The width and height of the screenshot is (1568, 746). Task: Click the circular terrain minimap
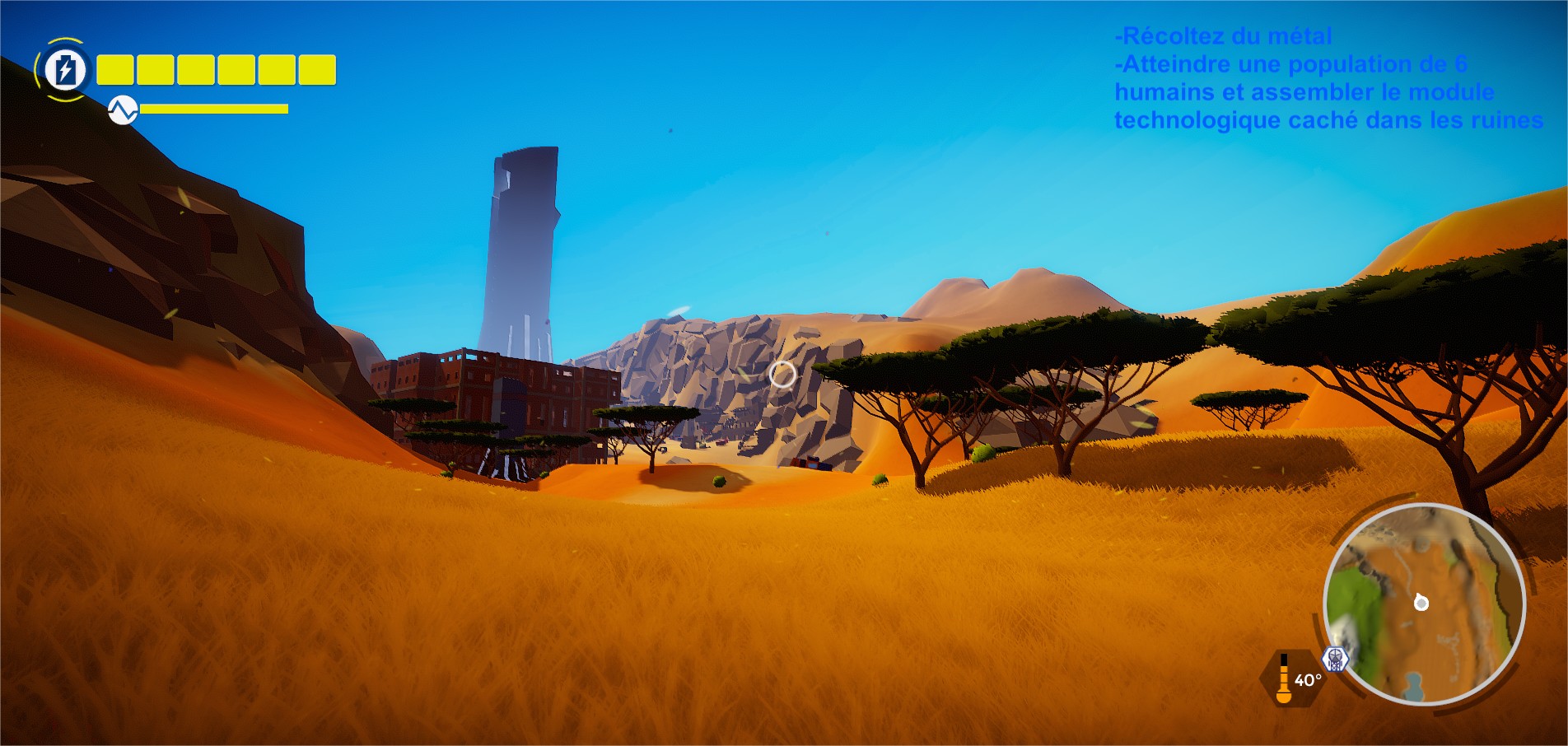tap(1424, 604)
